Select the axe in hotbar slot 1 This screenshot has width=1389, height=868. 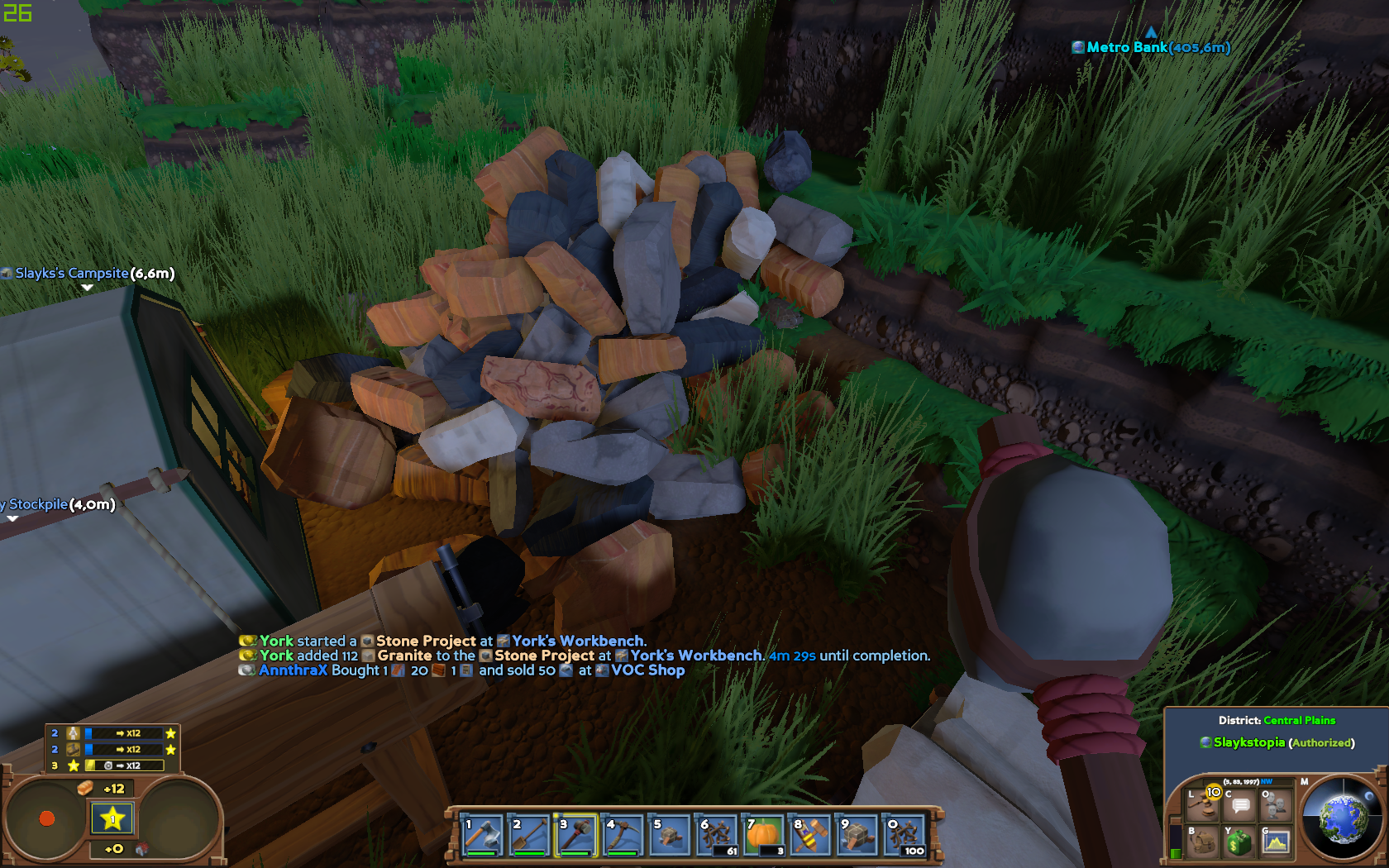tap(482, 835)
